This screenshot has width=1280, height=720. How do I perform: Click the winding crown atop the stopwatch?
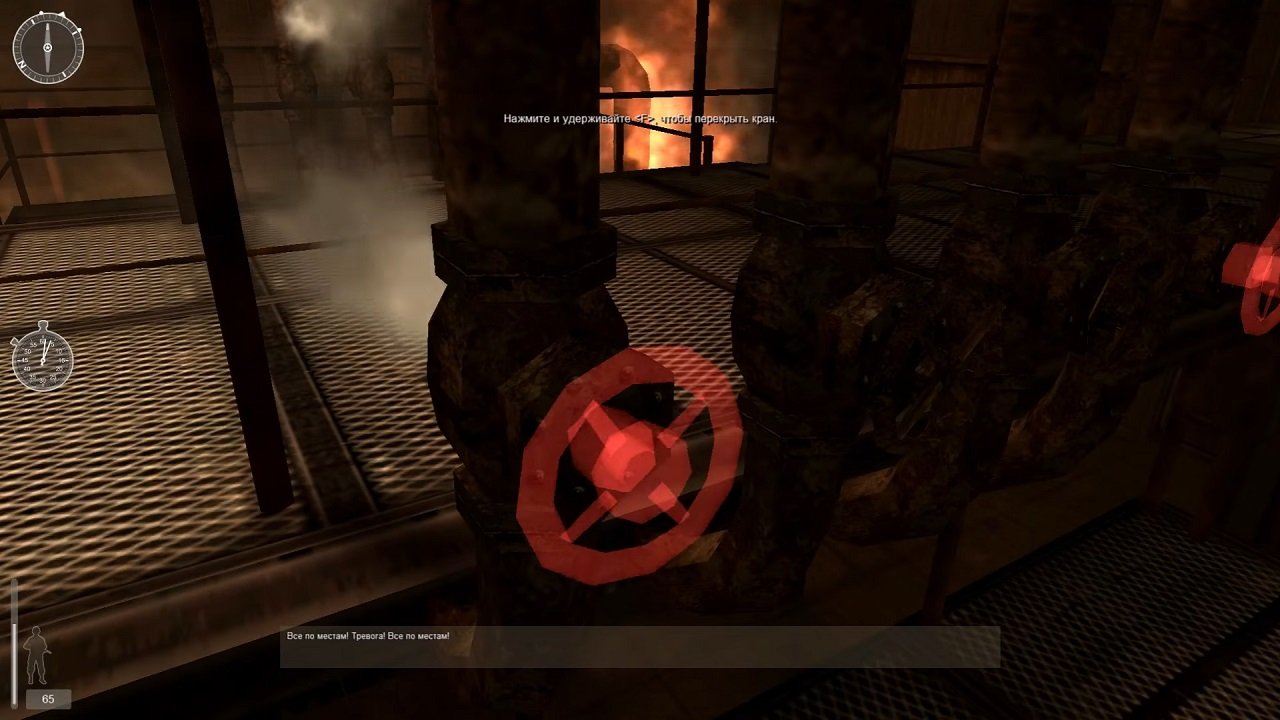[43, 324]
